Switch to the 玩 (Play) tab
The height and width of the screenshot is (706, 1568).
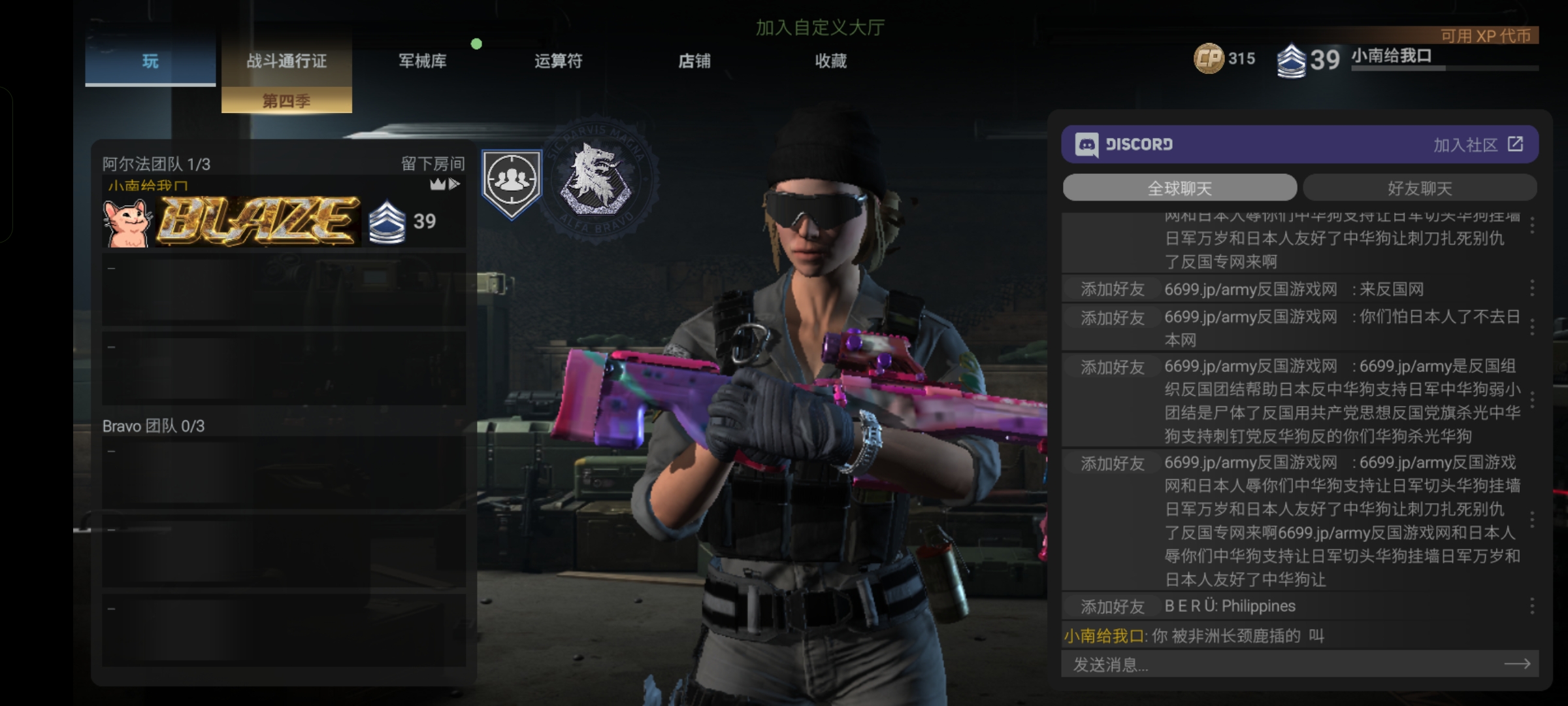150,61
